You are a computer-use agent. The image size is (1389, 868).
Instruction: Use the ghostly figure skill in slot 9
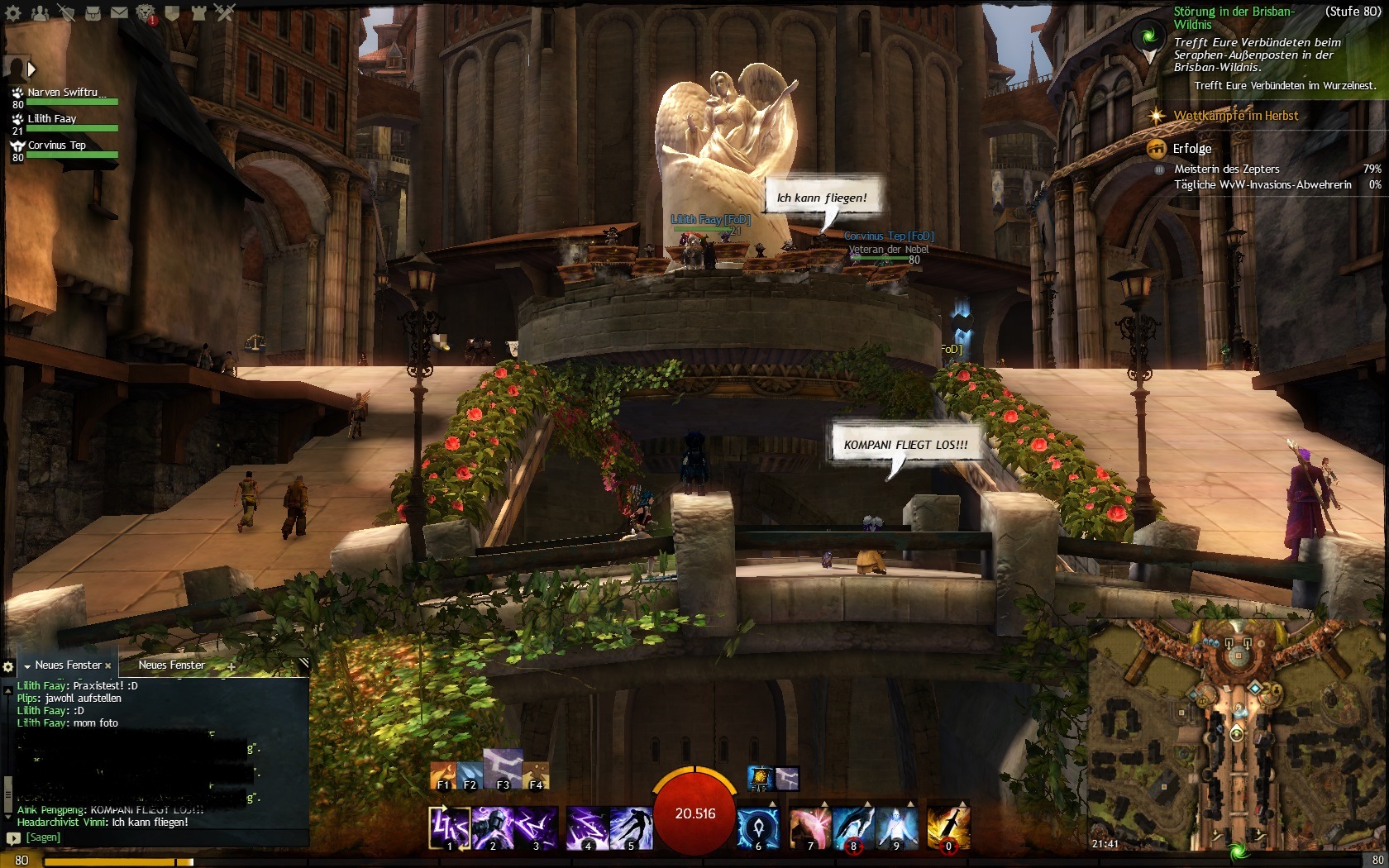(896, 827)
